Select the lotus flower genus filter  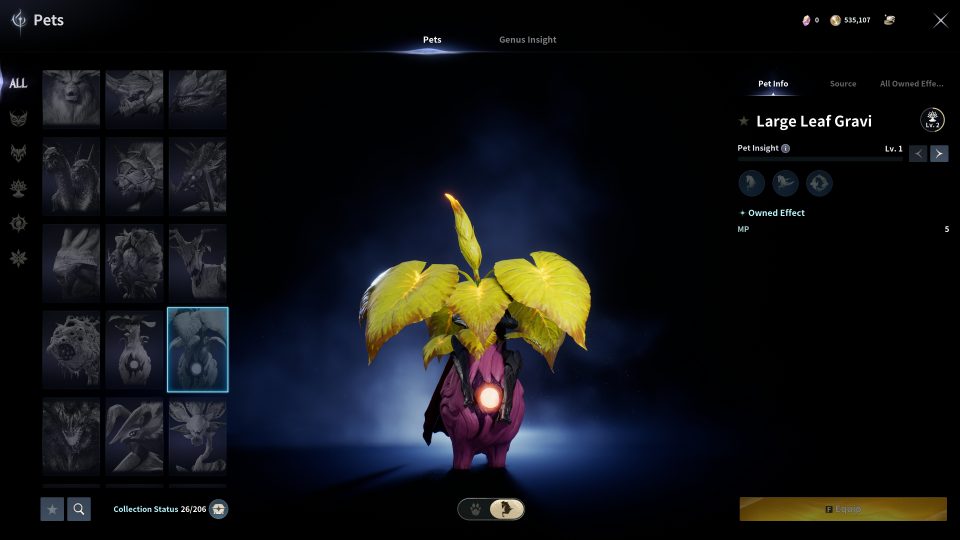[x=18, y=187]
